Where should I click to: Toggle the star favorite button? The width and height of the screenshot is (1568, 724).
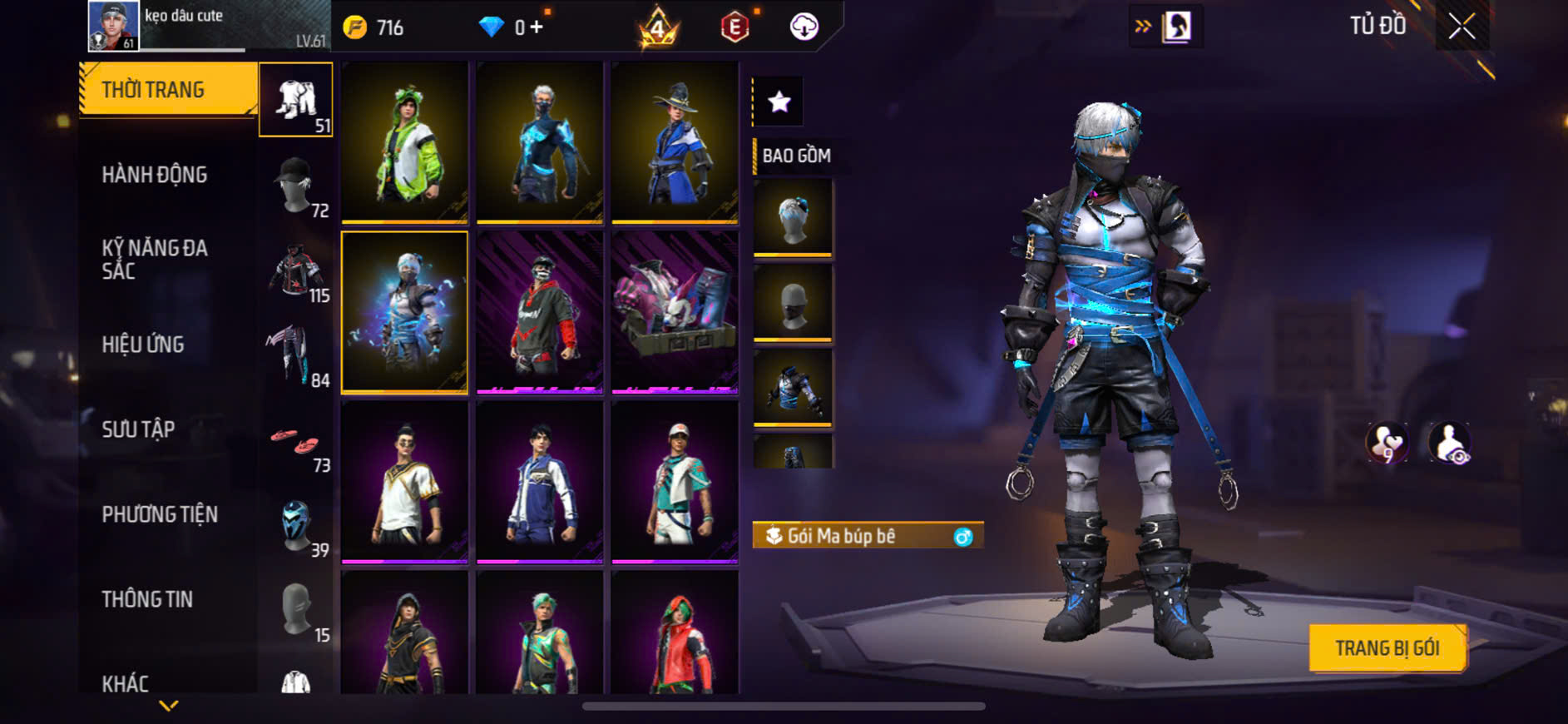[x=779, y=102]
